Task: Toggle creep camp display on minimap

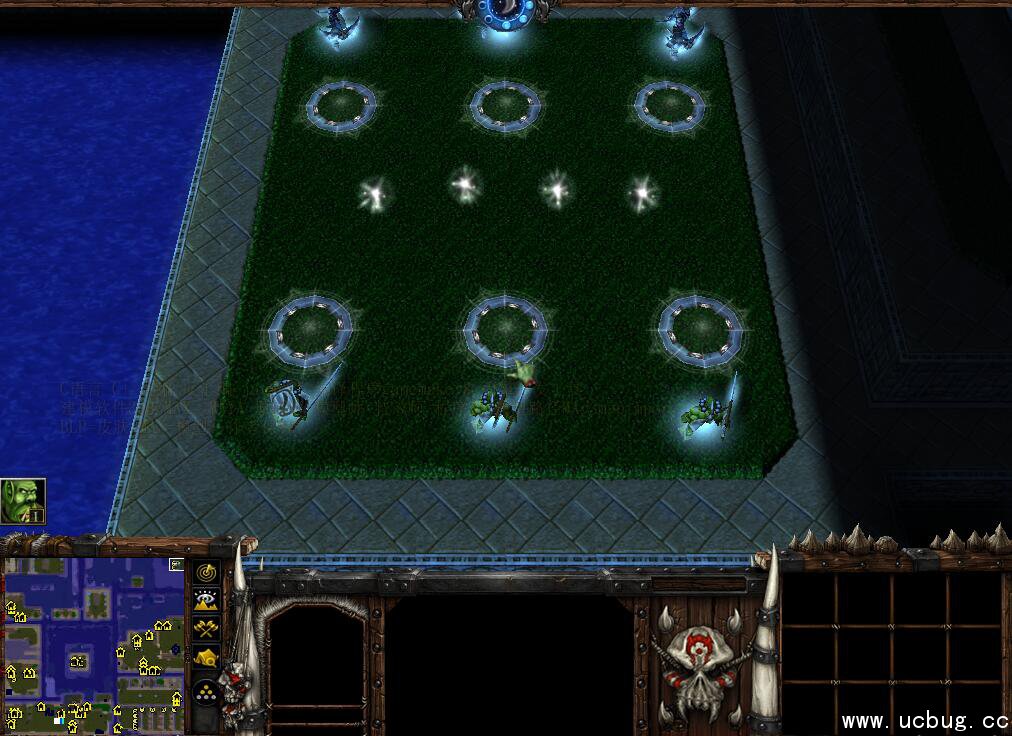Action: [207, 657]
